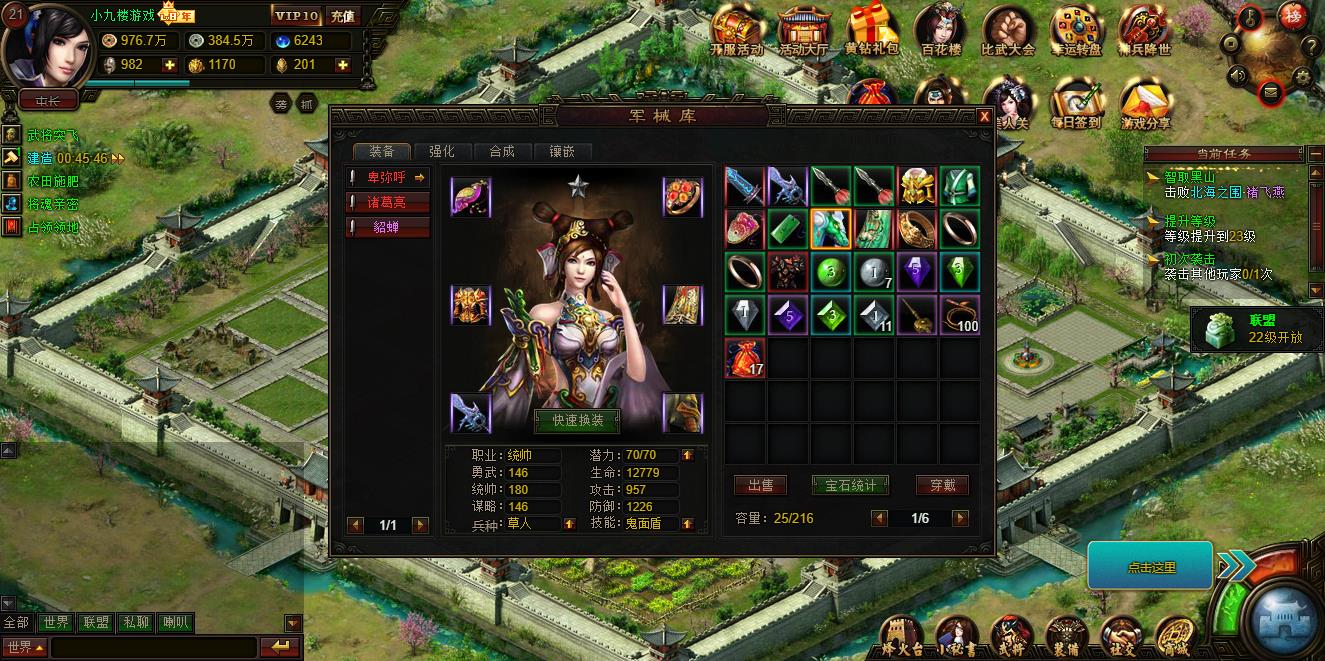Equip the item using the 穿戴 button
Image resolution: width=1325 pixels, height=661 pixels.
942,485
